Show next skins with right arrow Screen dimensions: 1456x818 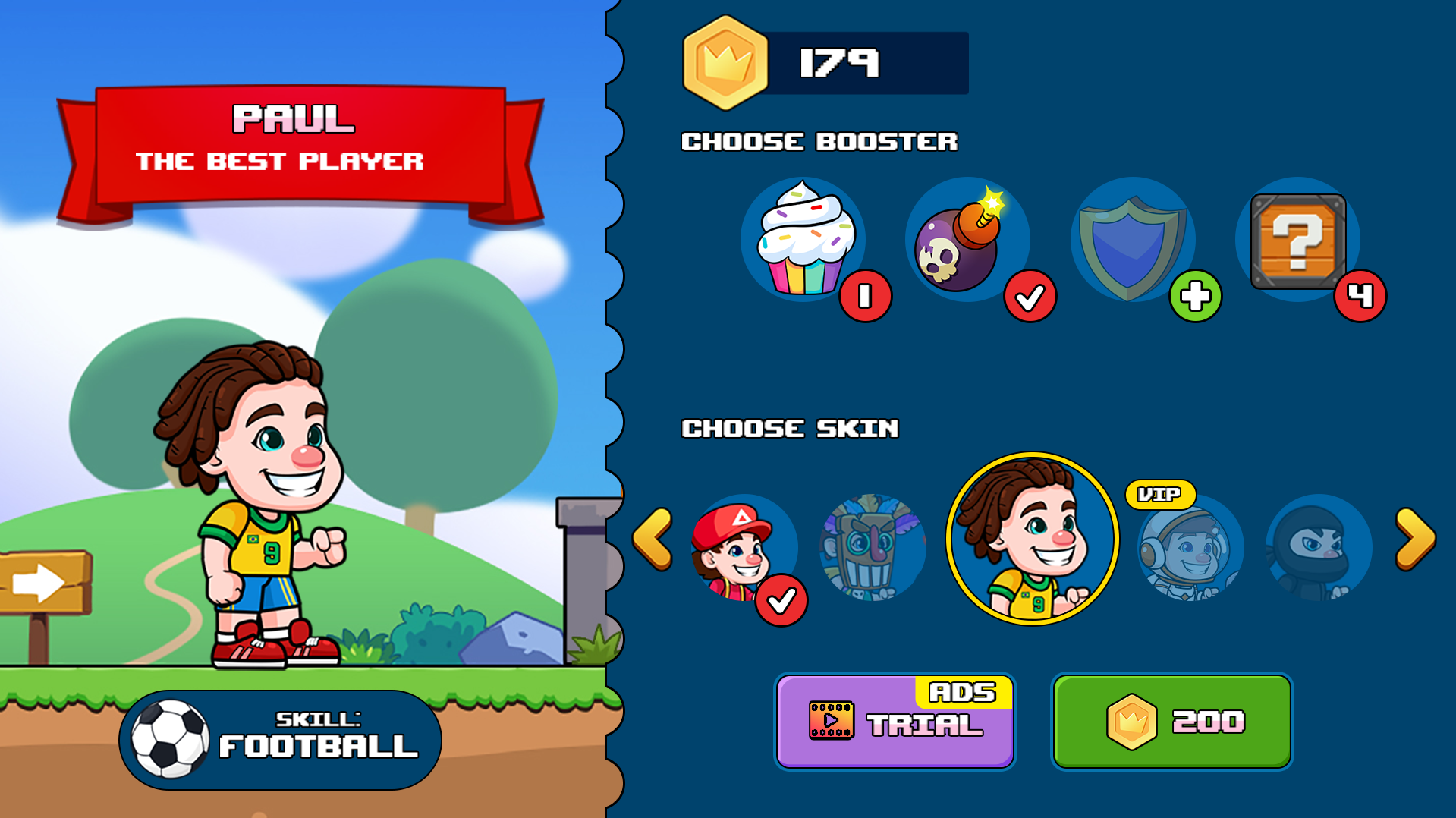click(1415, 539)
